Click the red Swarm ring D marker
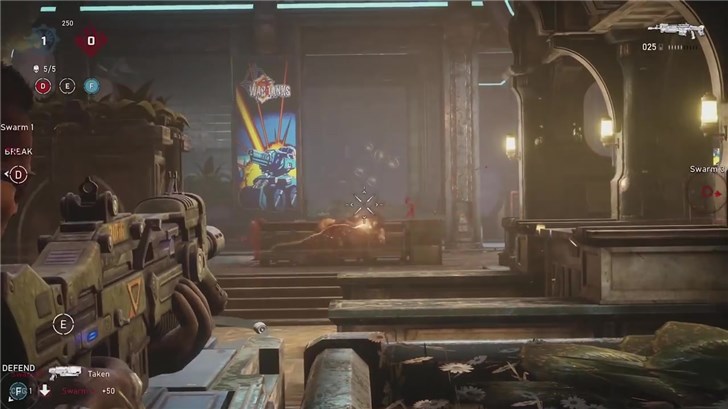This screenshot has width=728, height=409. pos(708,191)
